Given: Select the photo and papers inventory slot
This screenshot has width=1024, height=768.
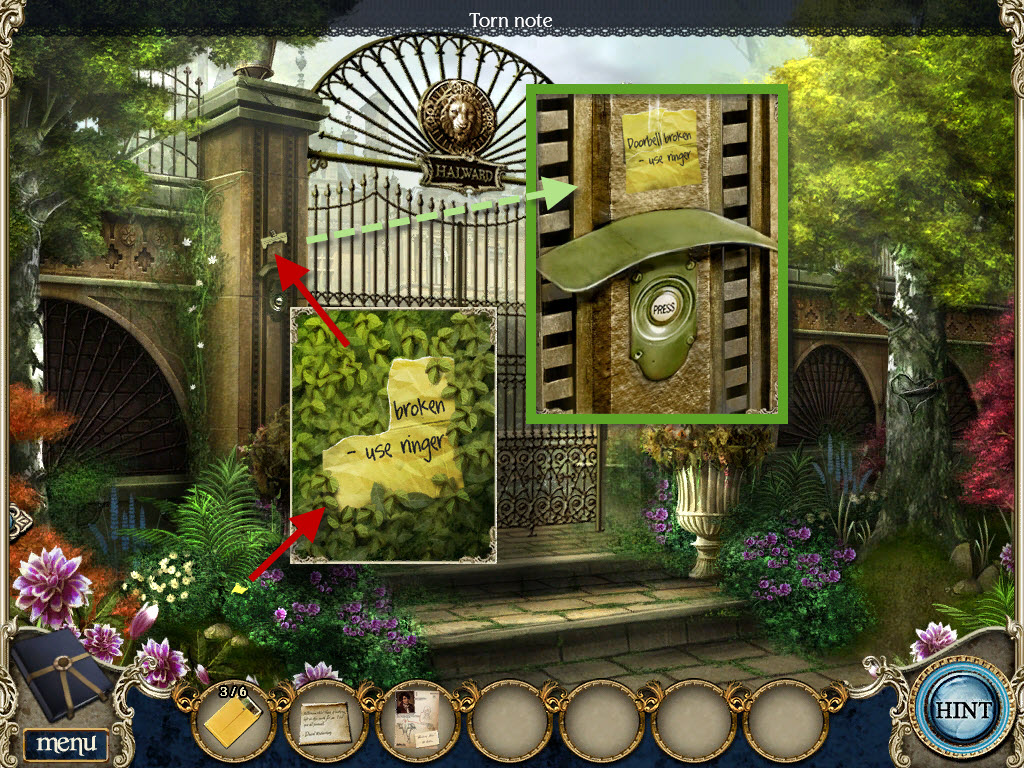Looking at the screenshot, I should [x=419, y=720].
